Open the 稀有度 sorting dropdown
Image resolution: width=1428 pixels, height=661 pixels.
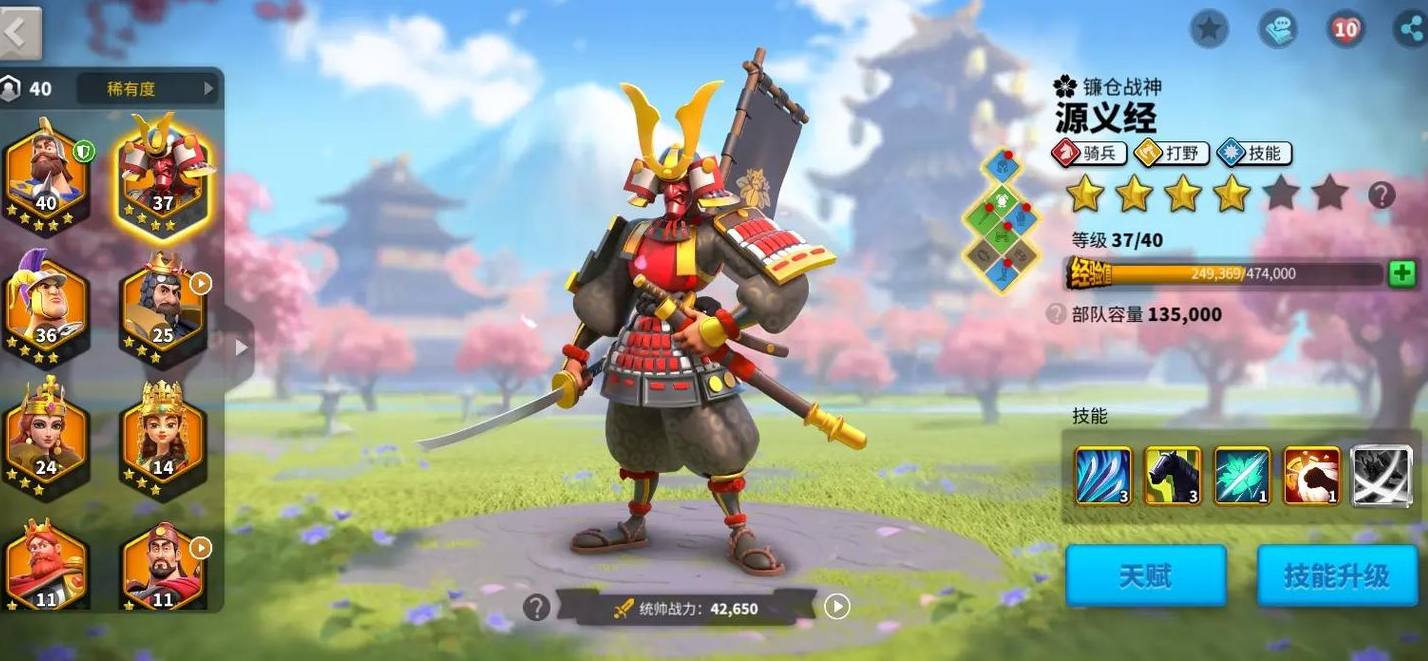pyautogui.click(x=150, y=89)
